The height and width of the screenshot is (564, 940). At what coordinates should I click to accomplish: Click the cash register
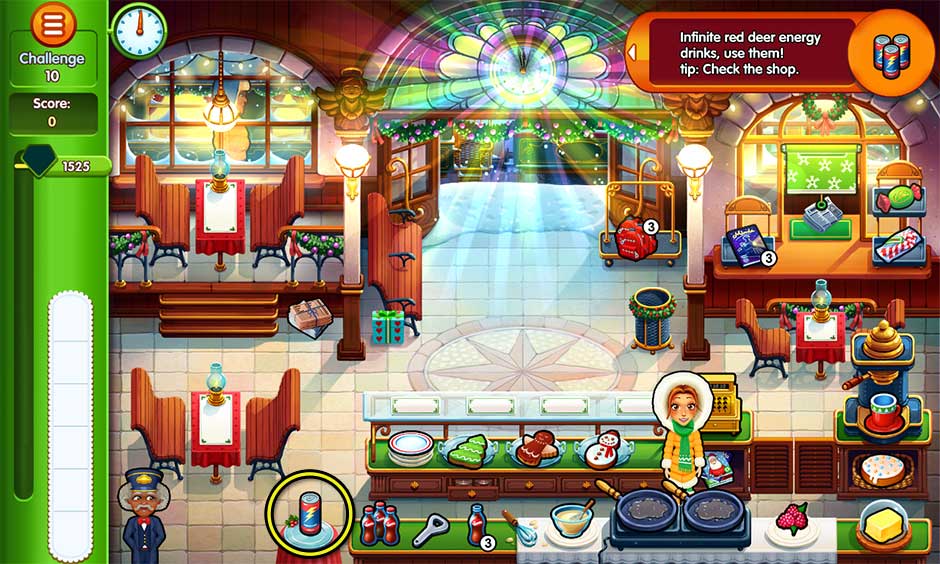[x=716, y=397]
